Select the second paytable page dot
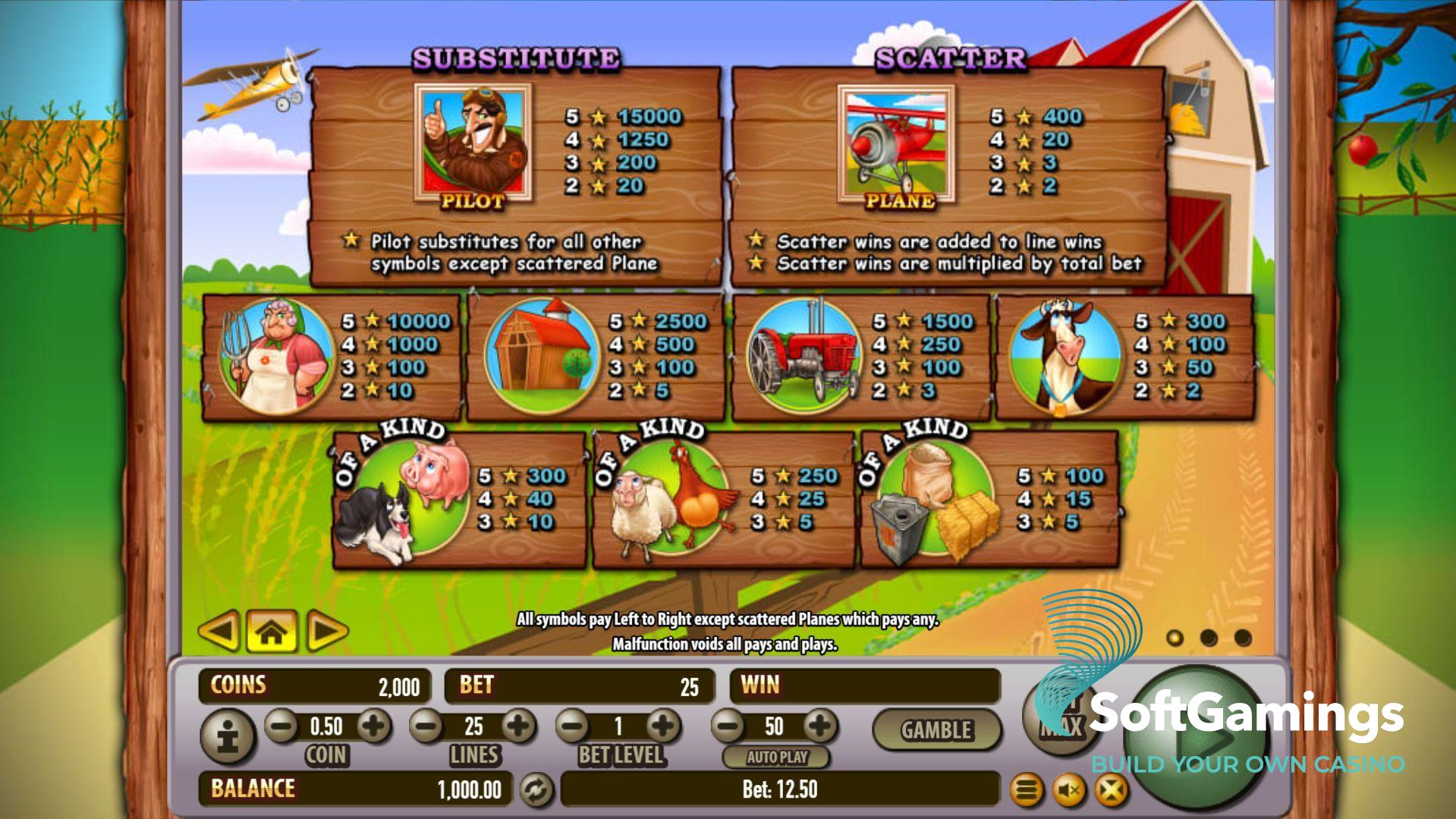Viewport: 1456px width, 819px height. [1209, 638]
